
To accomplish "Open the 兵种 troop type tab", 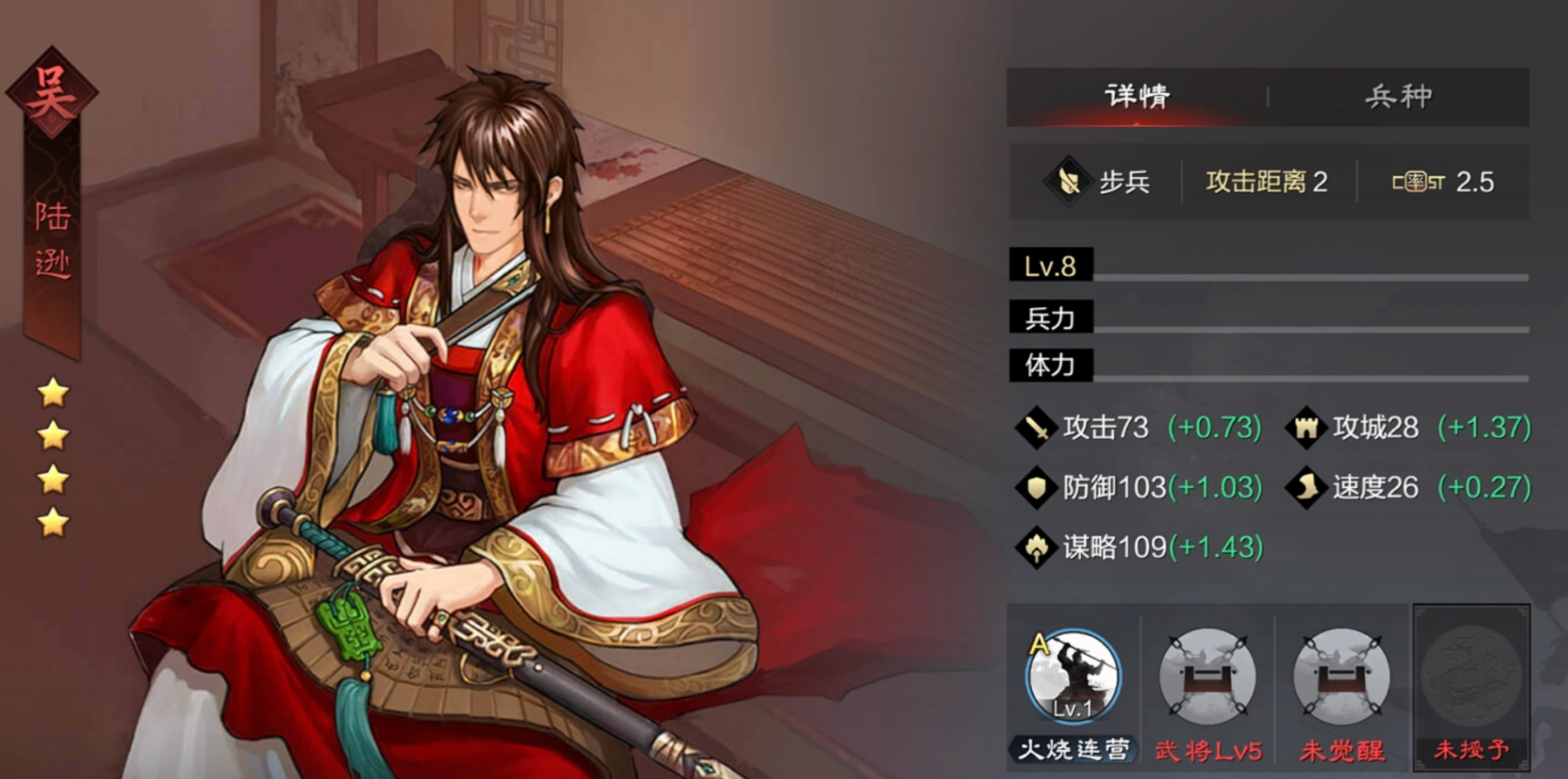I will (x=1398, y=96).
